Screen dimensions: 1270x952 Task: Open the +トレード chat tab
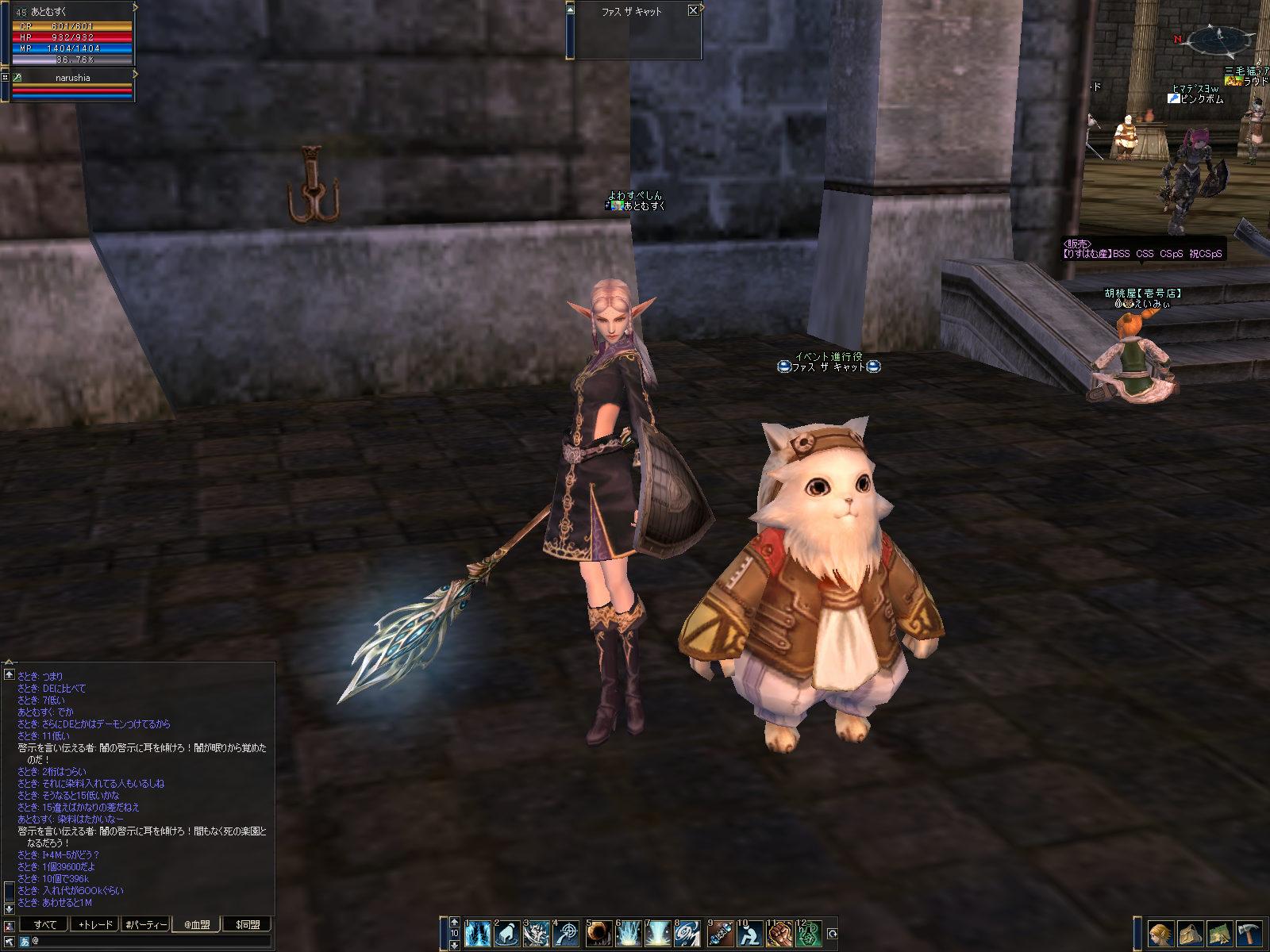click(94, 924)
